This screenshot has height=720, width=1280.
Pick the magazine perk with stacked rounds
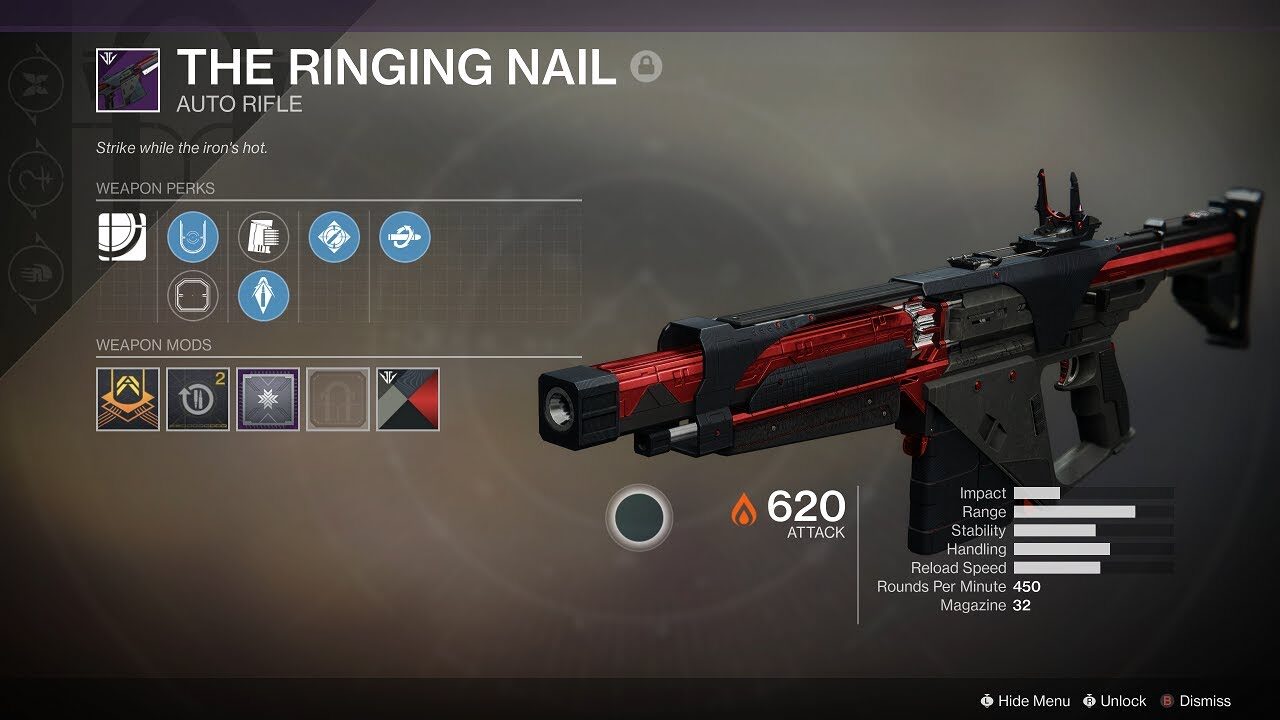point(264,237)
